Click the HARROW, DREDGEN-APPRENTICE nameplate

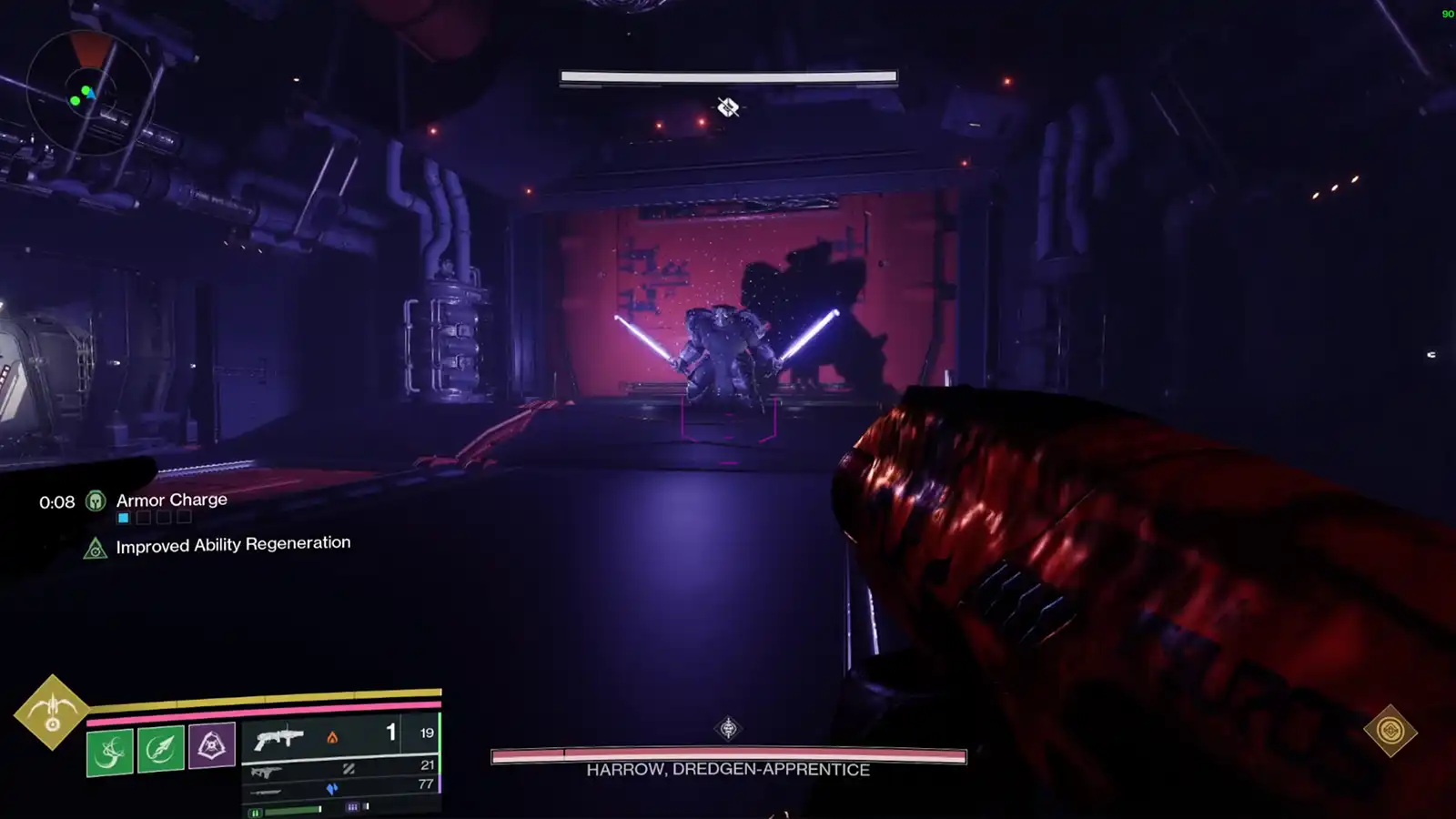pyautogui.click(x=728, y=769)
